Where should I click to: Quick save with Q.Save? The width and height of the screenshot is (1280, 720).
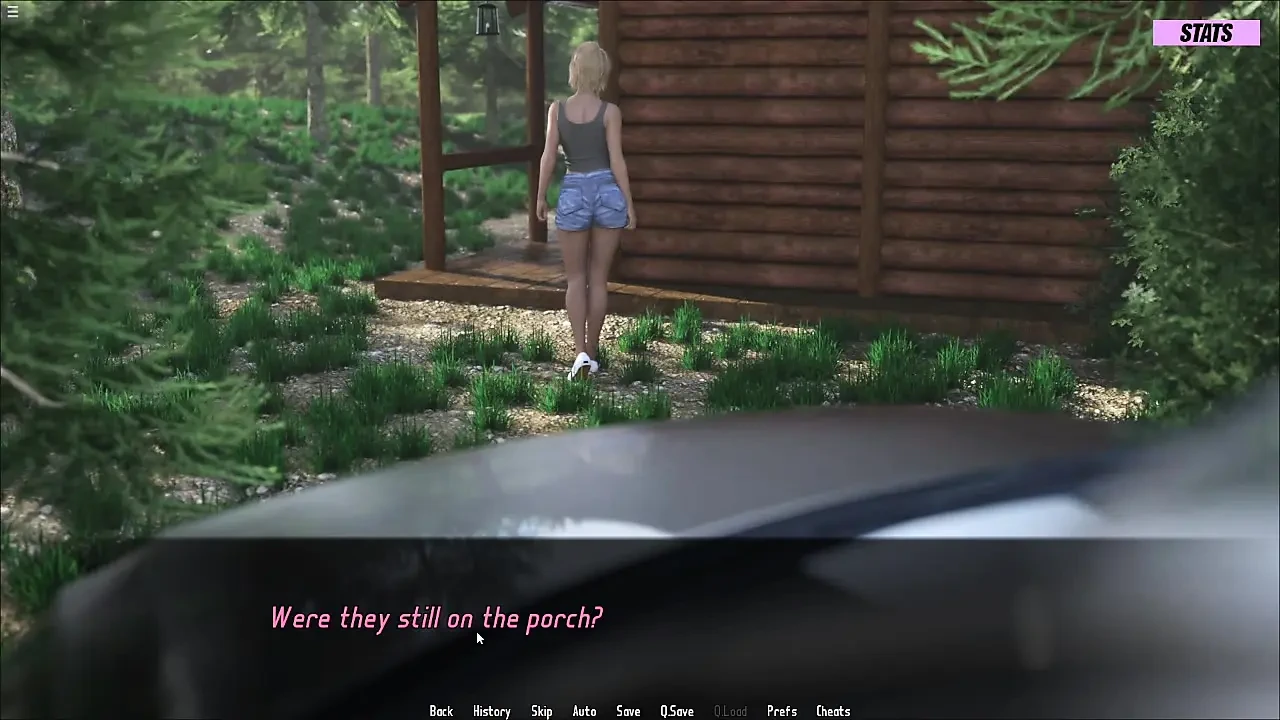[x=677, y=711]
